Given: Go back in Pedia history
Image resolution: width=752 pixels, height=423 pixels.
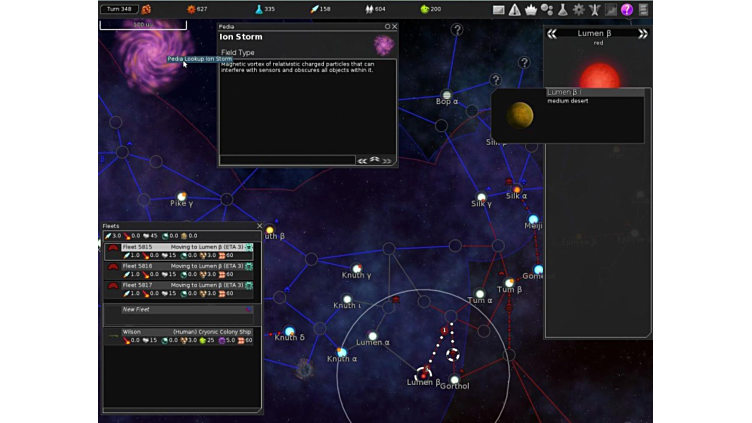Looking at the screenshot, I should pyautogui.click(x=363, y=160).
